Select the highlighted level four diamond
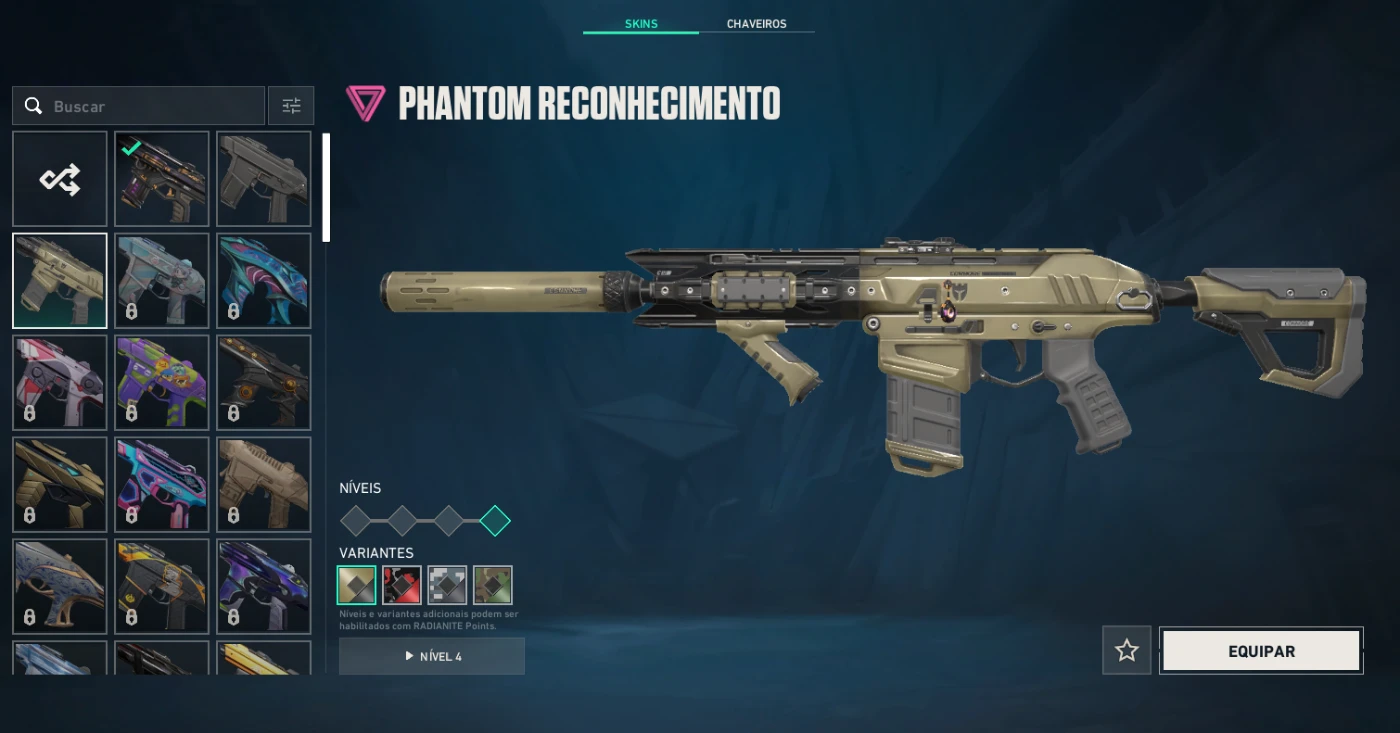1400x733 pixels. [495, 521]
